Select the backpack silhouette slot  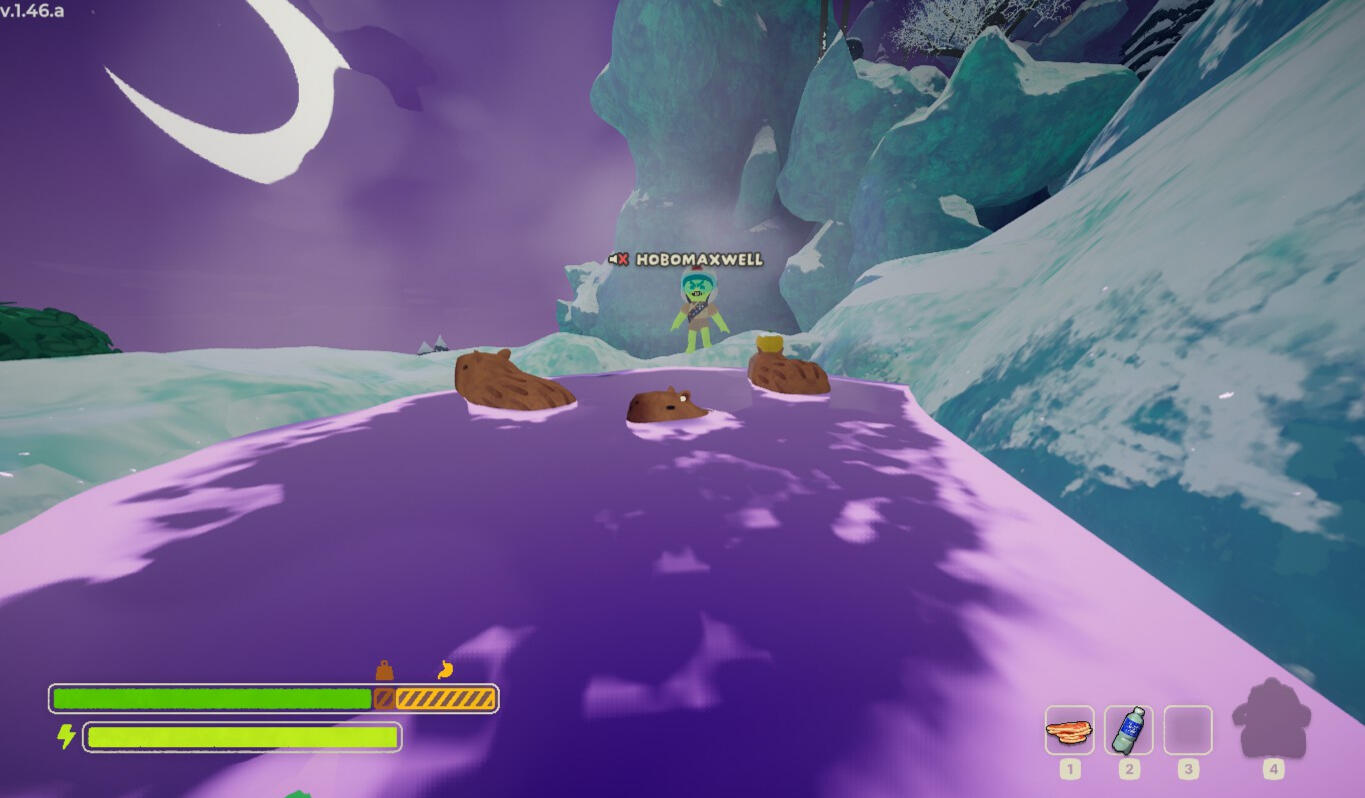1271,719
